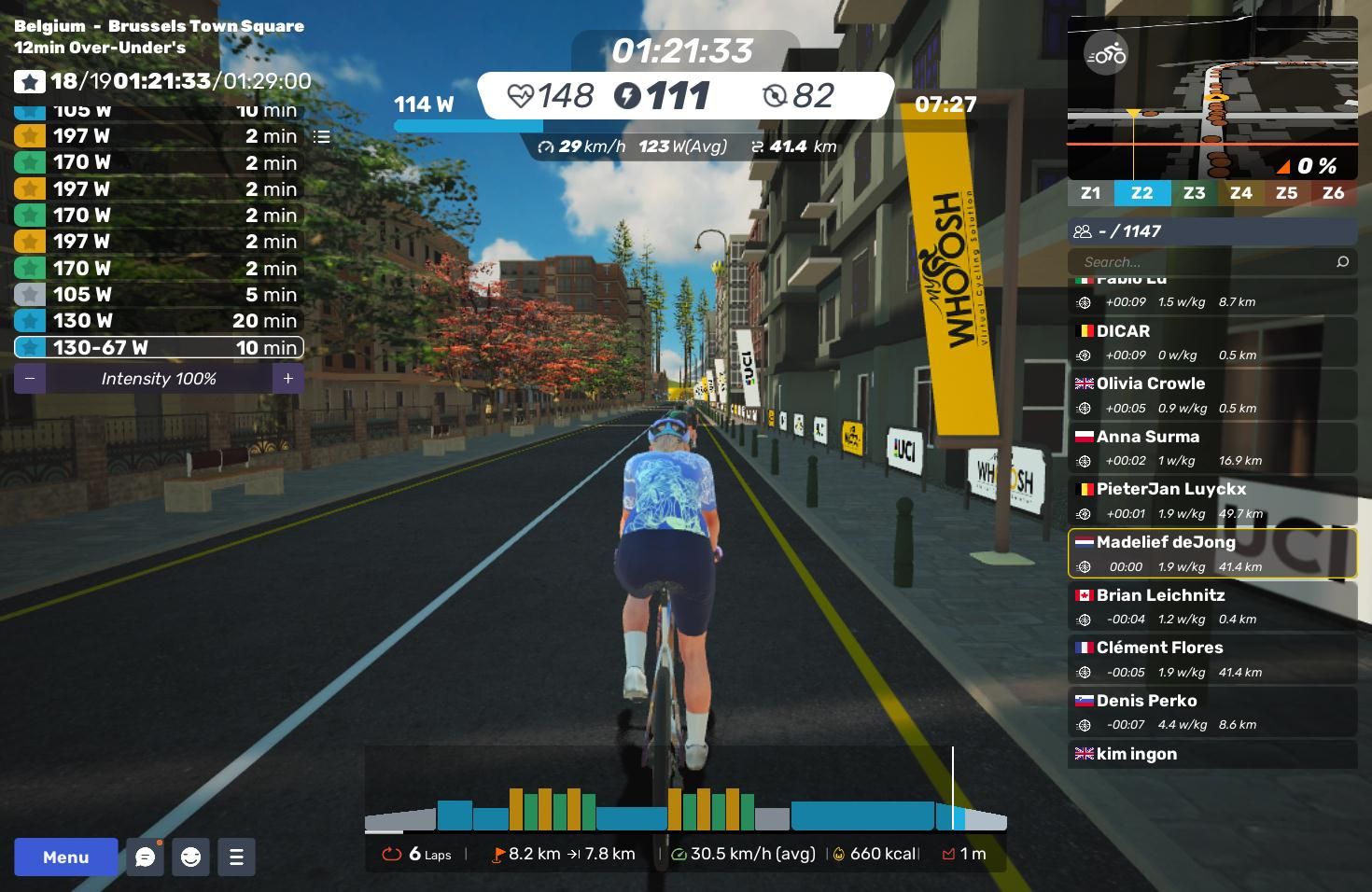Select rider PieterJan Luyckx in list
The height and width of the screenshot is (892, 1372).
(1211, 500)
